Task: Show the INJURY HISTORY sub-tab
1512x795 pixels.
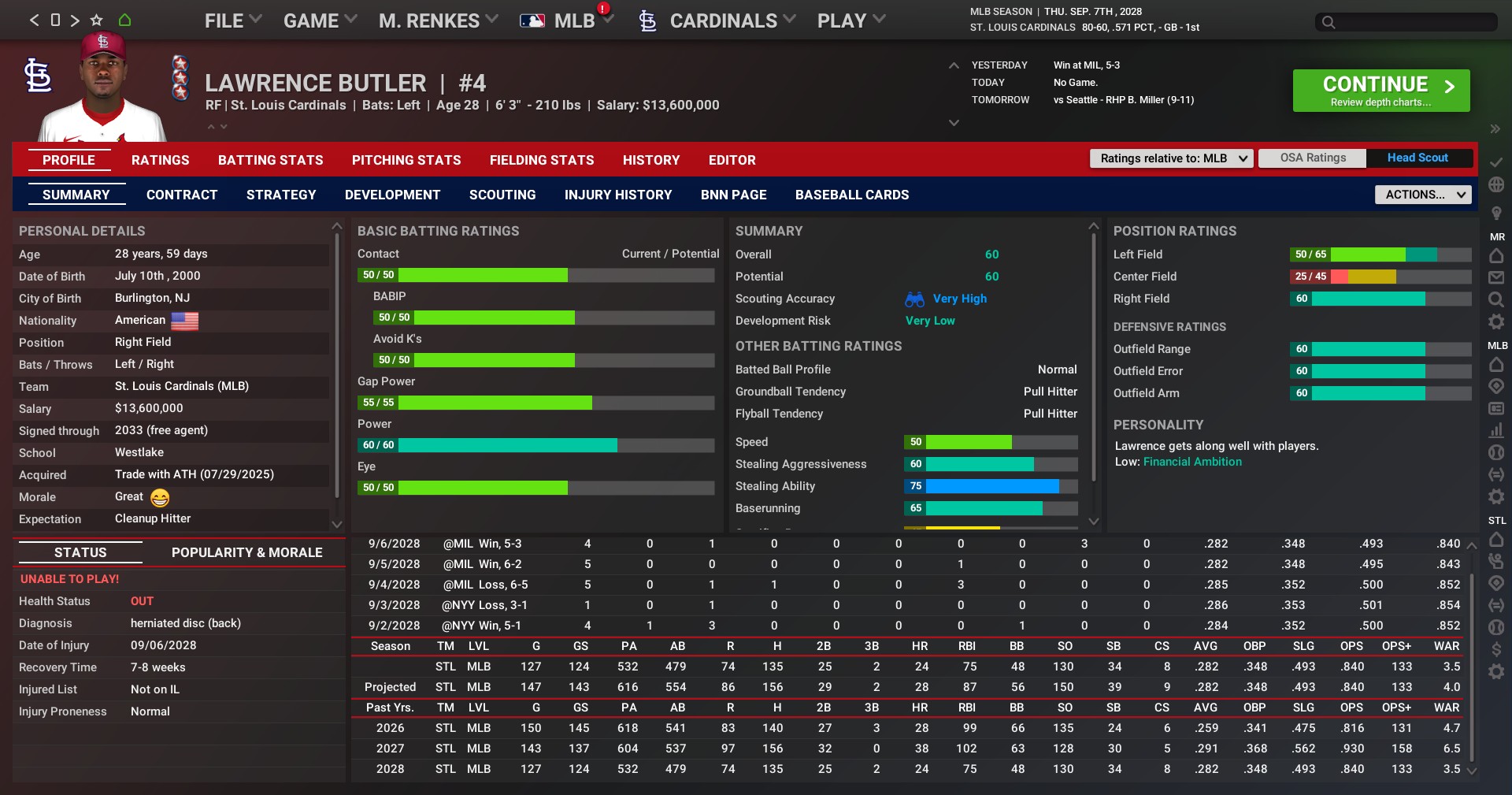Action: pyautogui.click(x=617, y=195)
